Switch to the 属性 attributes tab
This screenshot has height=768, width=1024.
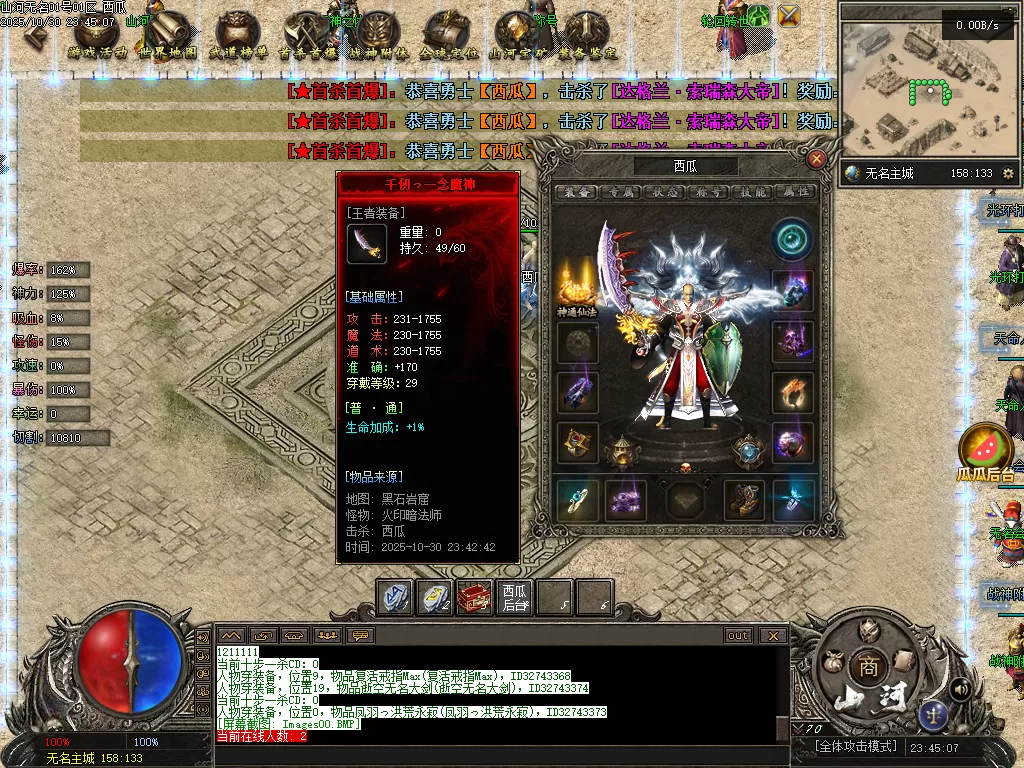[x=797, y=192]
